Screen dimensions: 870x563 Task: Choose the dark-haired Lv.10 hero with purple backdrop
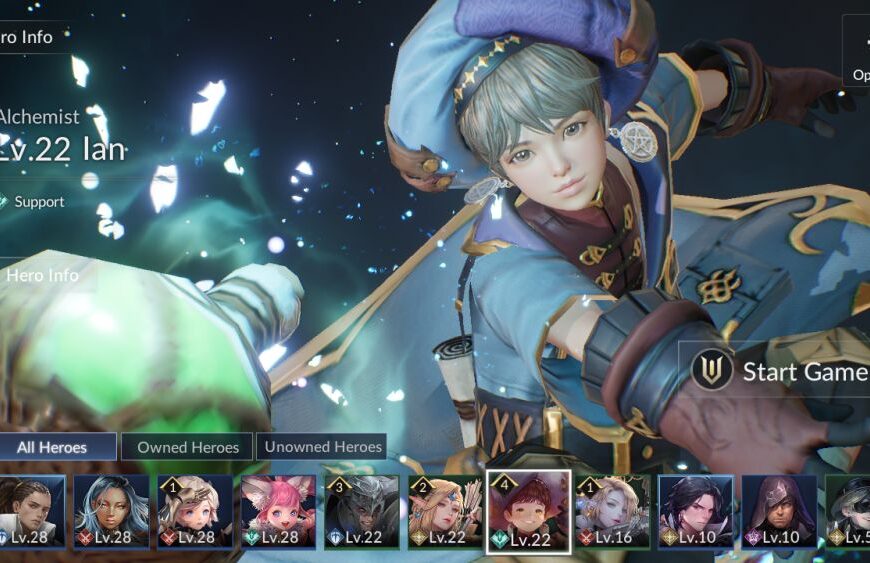(x=695, y=511)
